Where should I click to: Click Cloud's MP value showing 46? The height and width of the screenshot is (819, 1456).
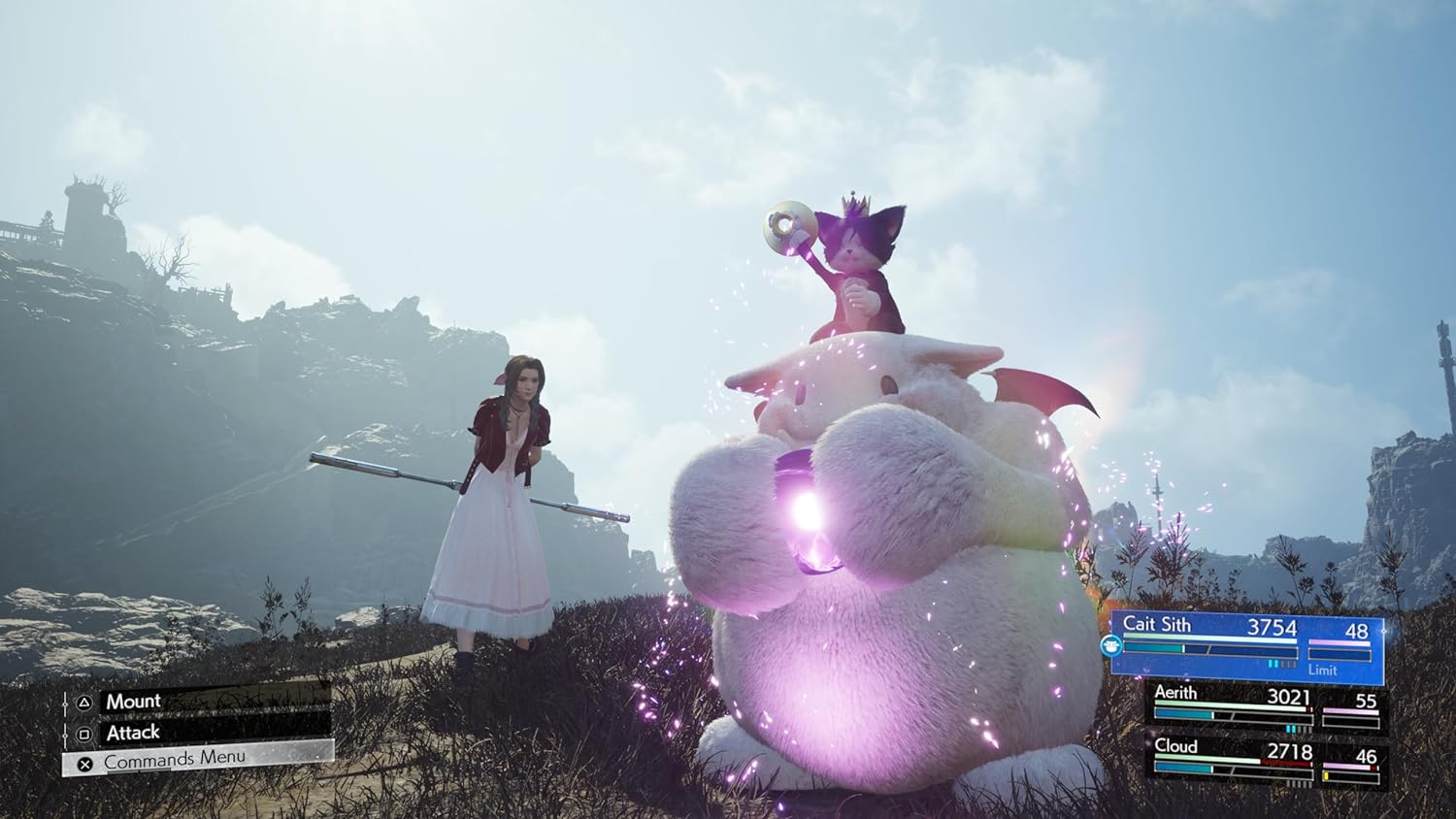pos(1366,755)
